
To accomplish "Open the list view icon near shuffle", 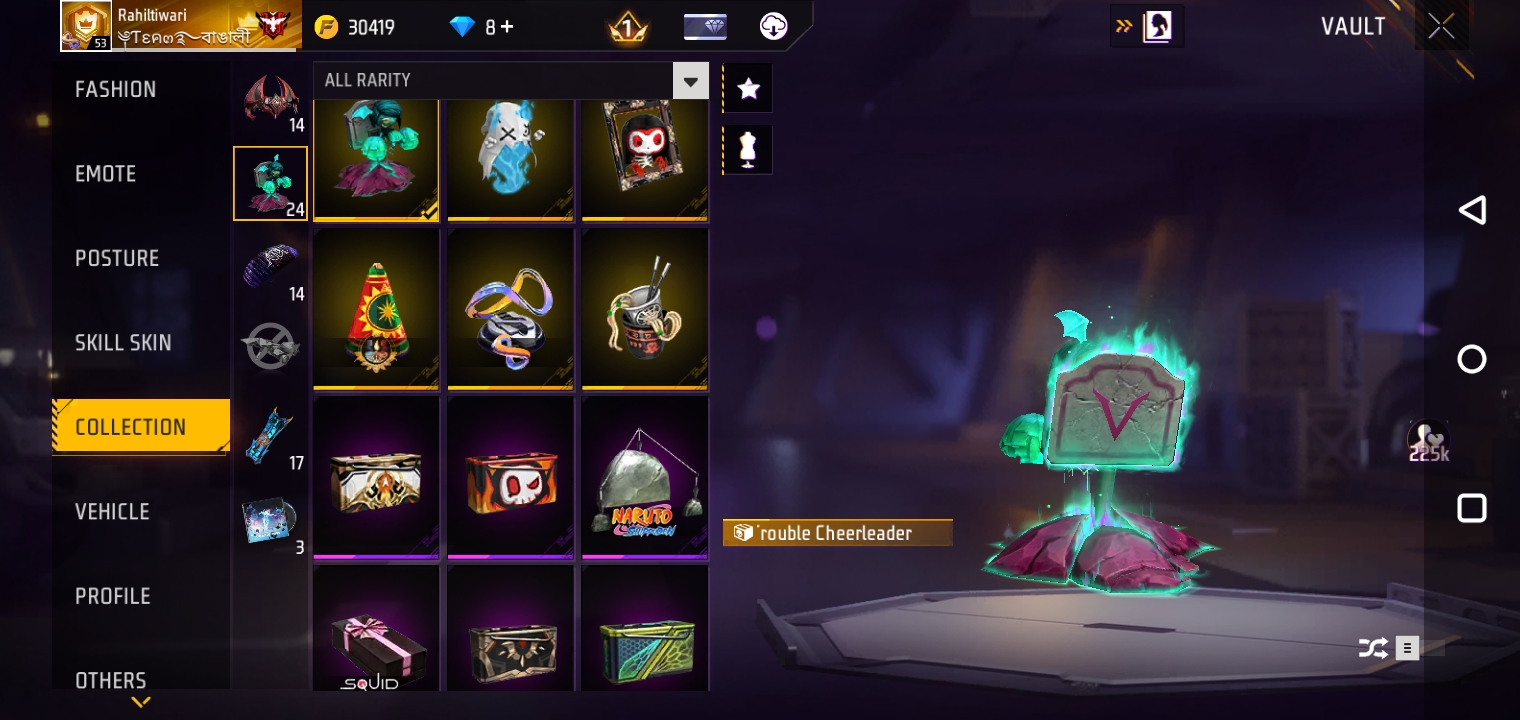I will [1407, 648].
